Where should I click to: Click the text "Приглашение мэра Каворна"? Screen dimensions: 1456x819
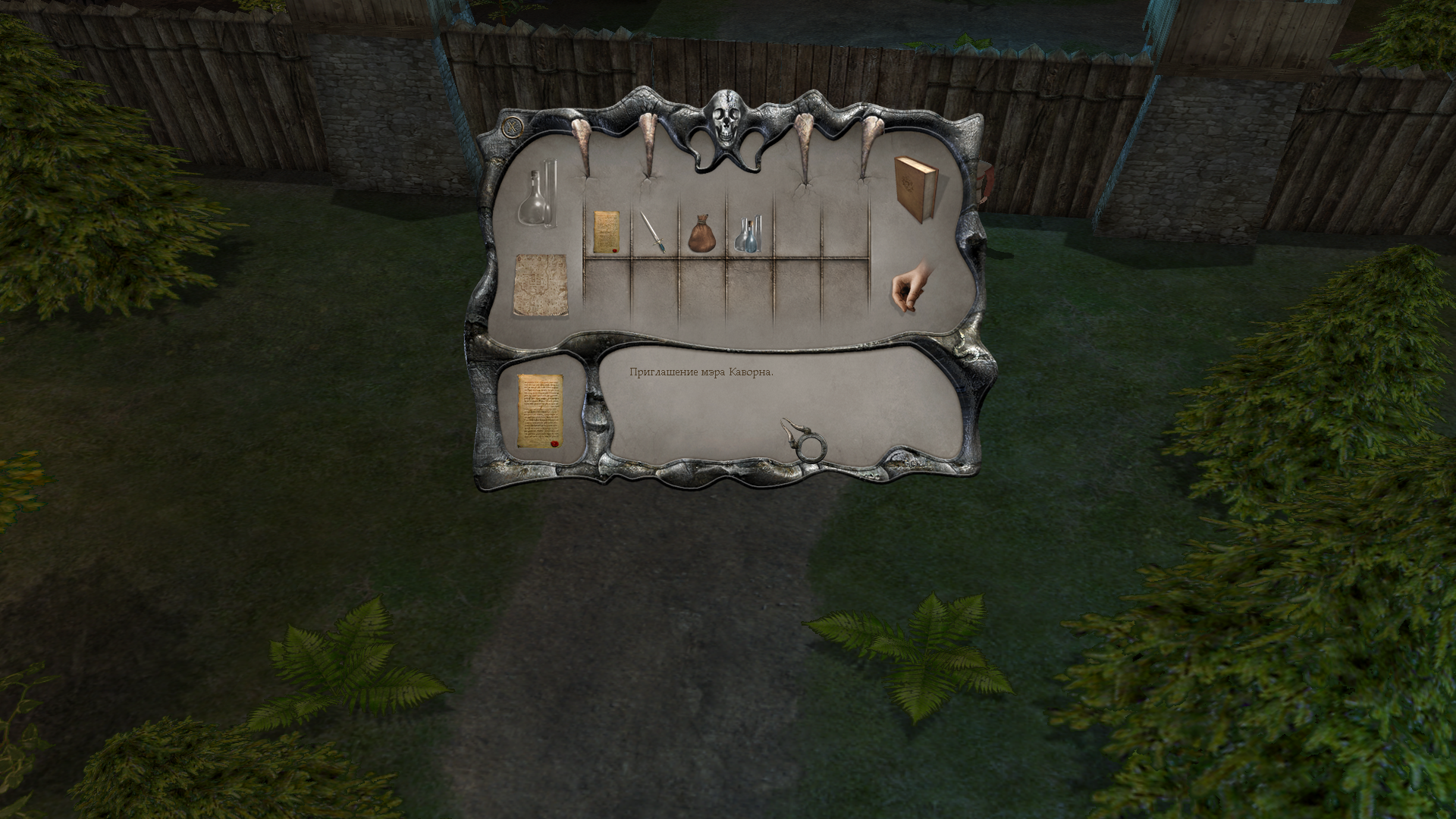tap(701, 372)
